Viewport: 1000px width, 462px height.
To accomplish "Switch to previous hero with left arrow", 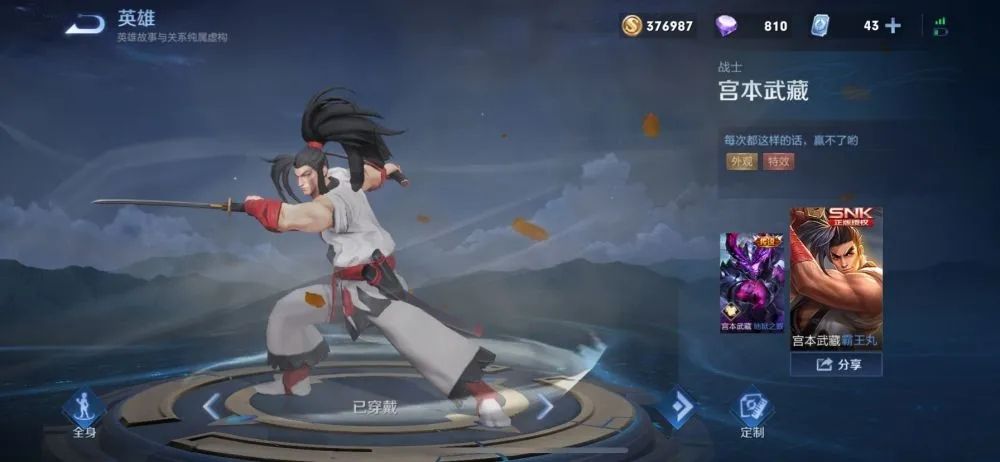I will point(211,406).
